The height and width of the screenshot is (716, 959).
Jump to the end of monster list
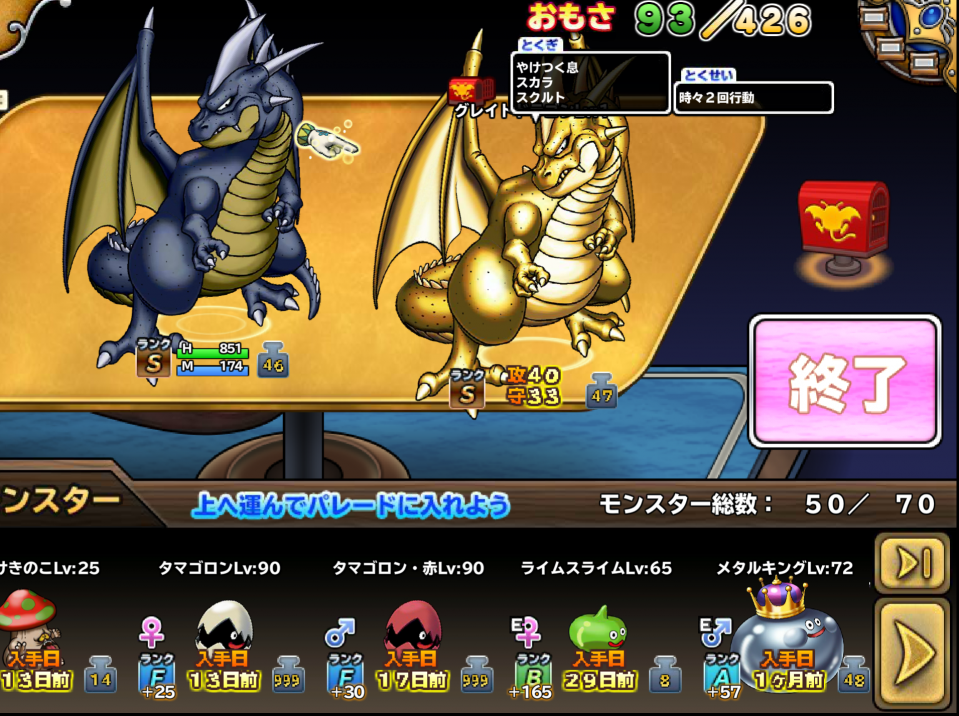(x=912, y=562)
